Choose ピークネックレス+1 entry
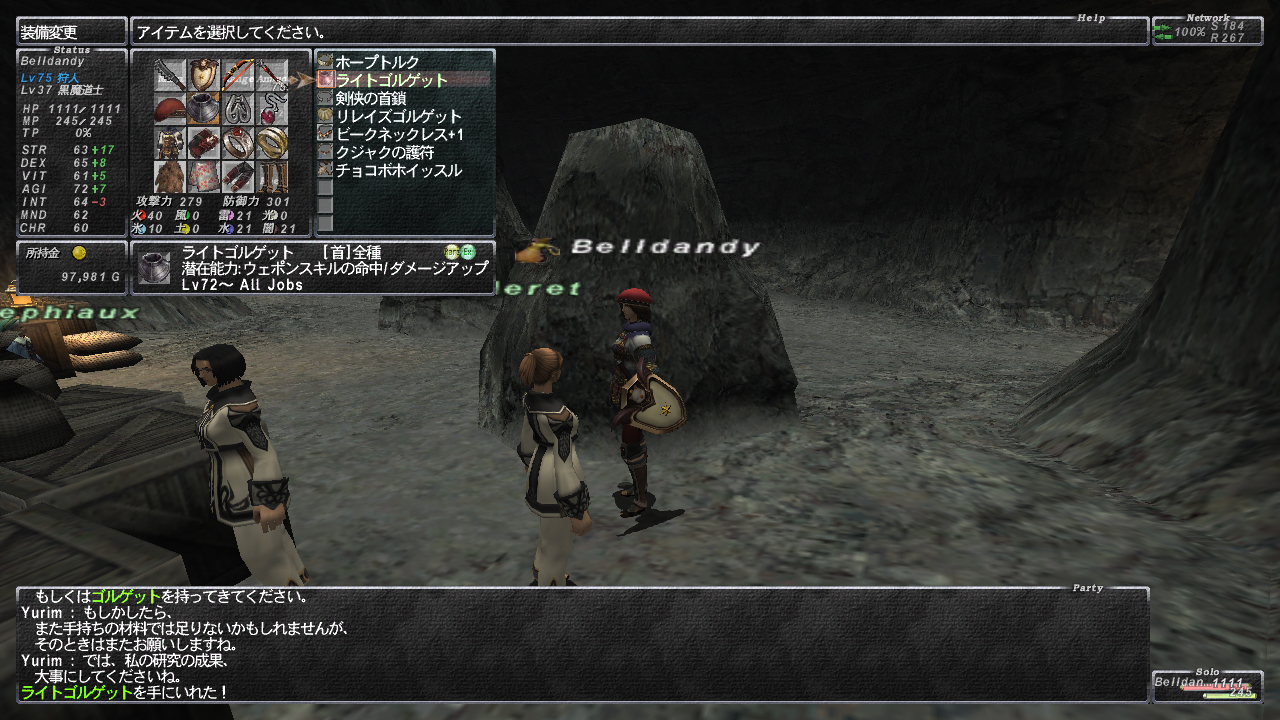The height and width of the screenshot is (720, 1280). [x=400, y=134]
